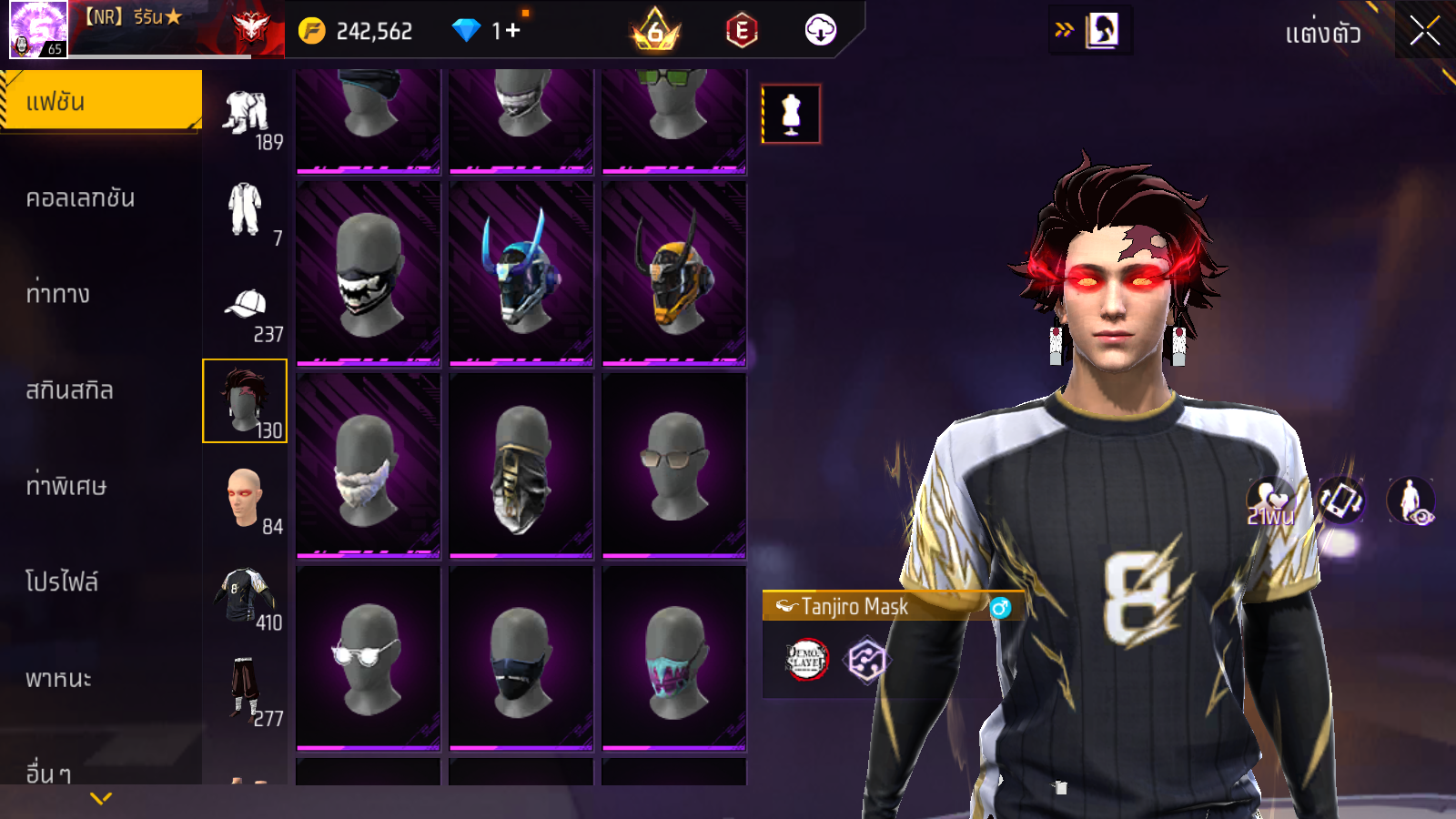The width and height of the screenshot is (1456, 819).
Task: Switch to the คอลเลกชัน collection tab
Action: click(x=80, y=198)
